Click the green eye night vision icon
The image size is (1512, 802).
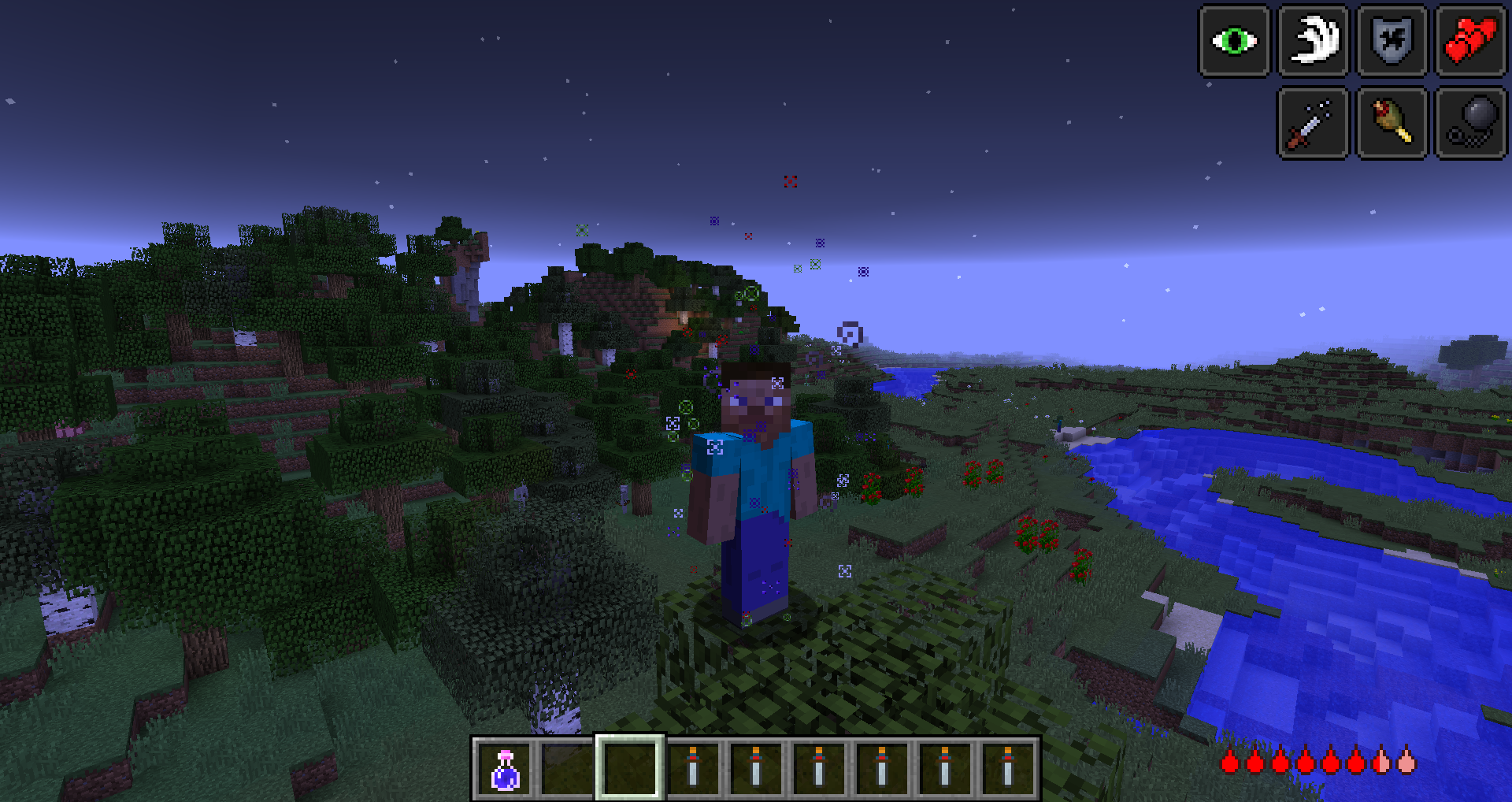click(x=1234, y=41)
